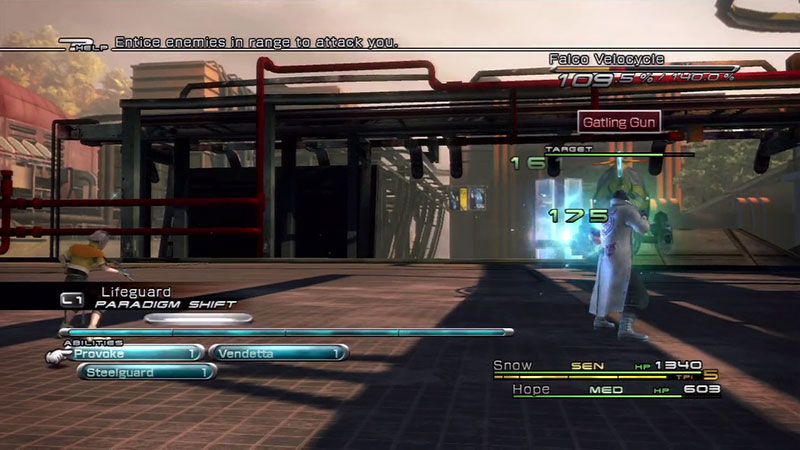800x450 pixels.
Task: Click the Falco Velocycle target name
Action: [x=607, y=60]
